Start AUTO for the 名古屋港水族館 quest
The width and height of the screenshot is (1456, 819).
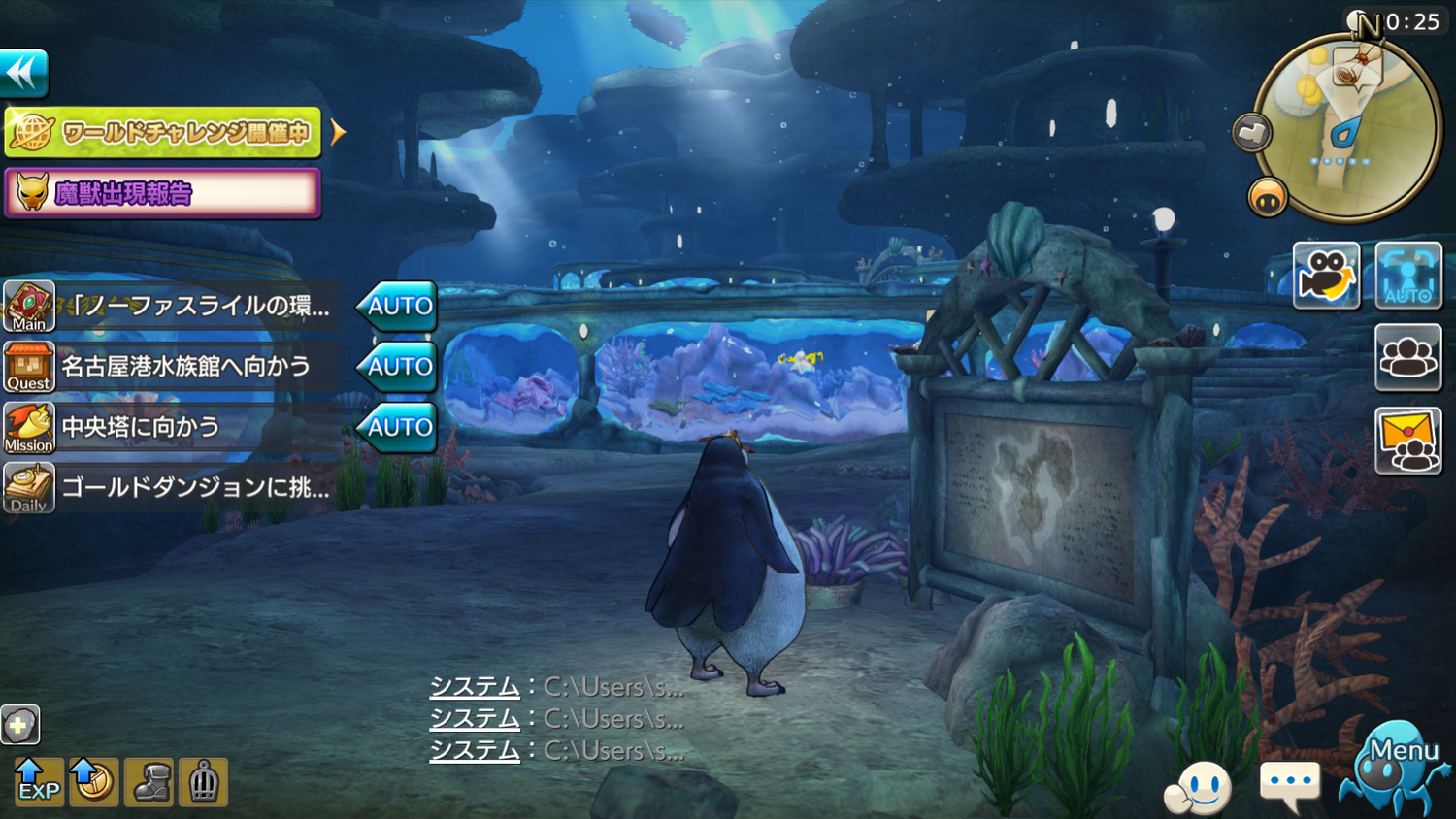tap(398, 367)
